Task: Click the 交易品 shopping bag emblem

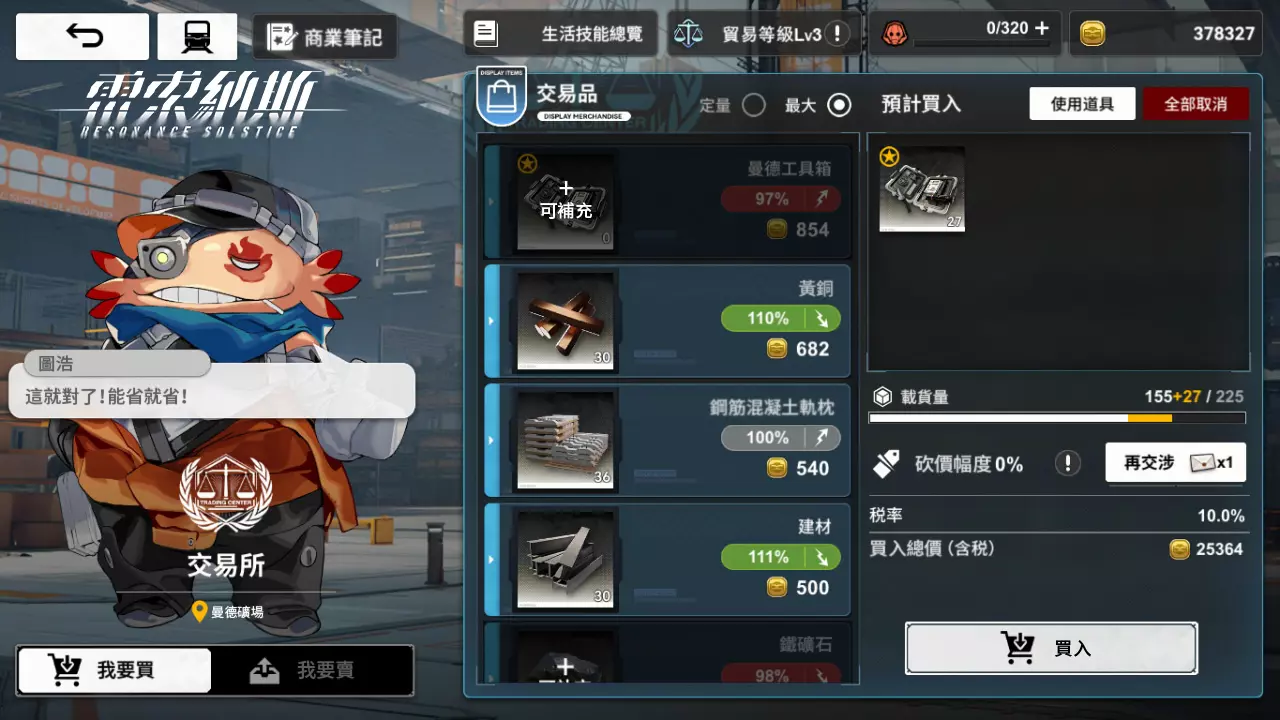Action: 501,98
